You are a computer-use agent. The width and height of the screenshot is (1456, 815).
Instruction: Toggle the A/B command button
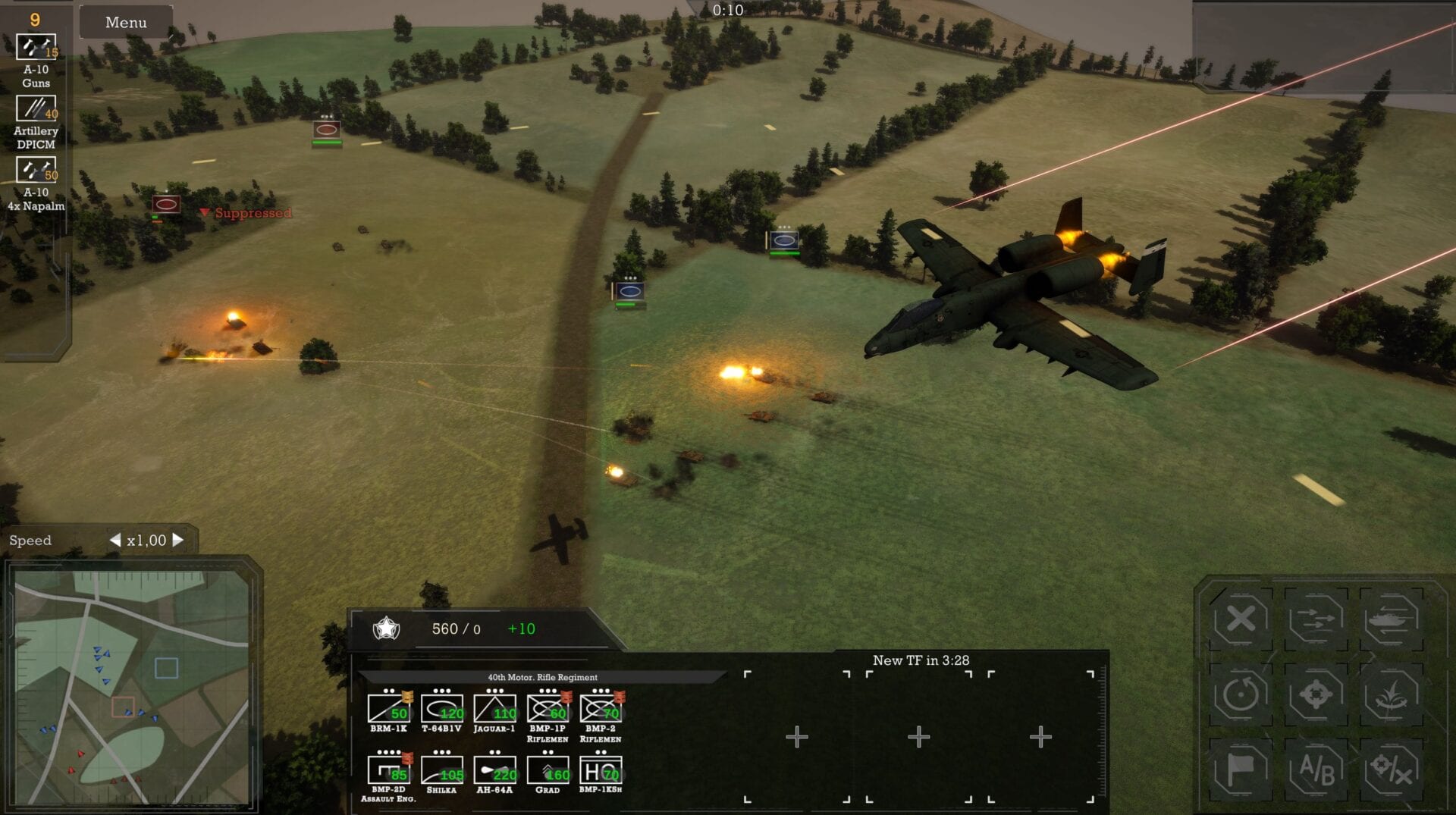coord(1316,770)
